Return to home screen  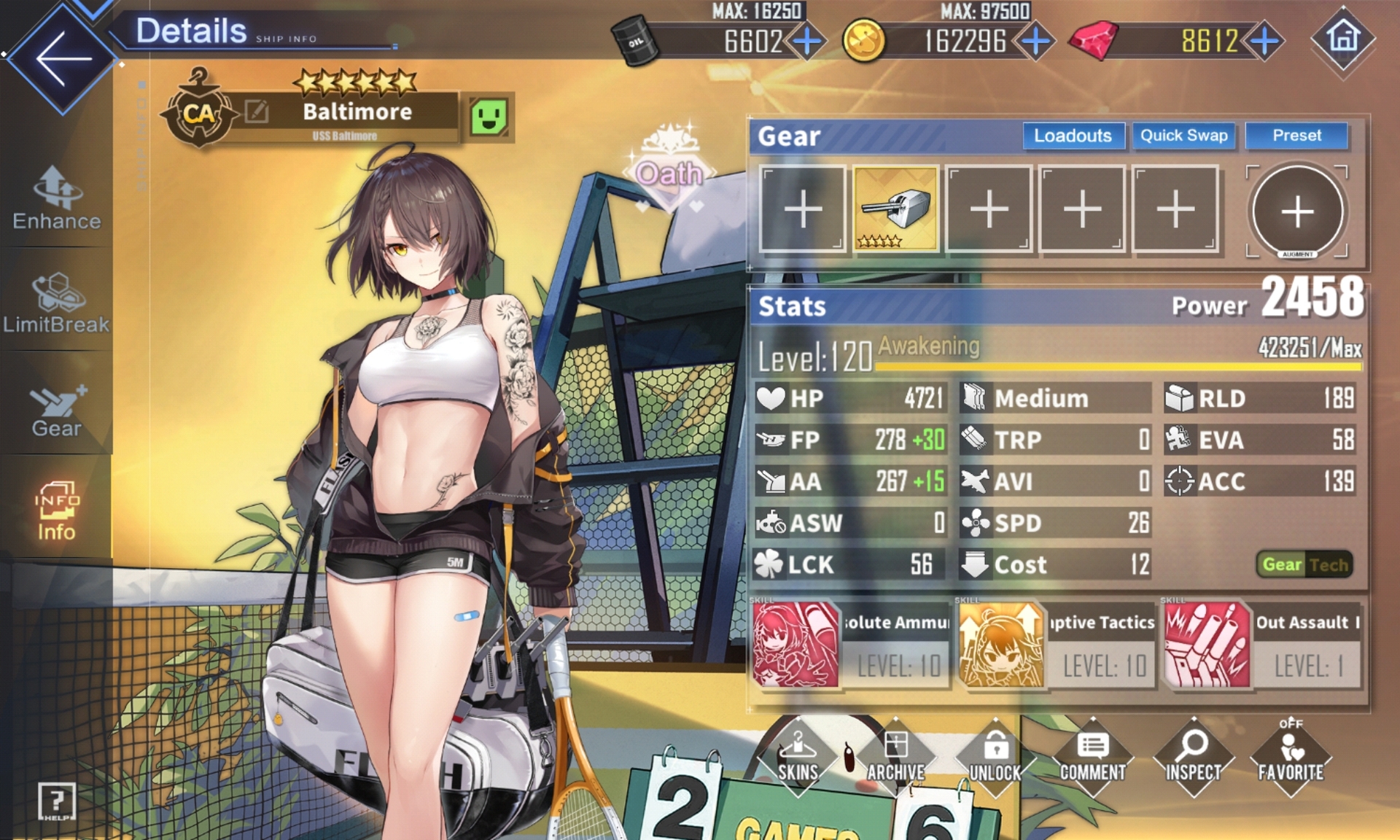click(x=1343, y=38)
